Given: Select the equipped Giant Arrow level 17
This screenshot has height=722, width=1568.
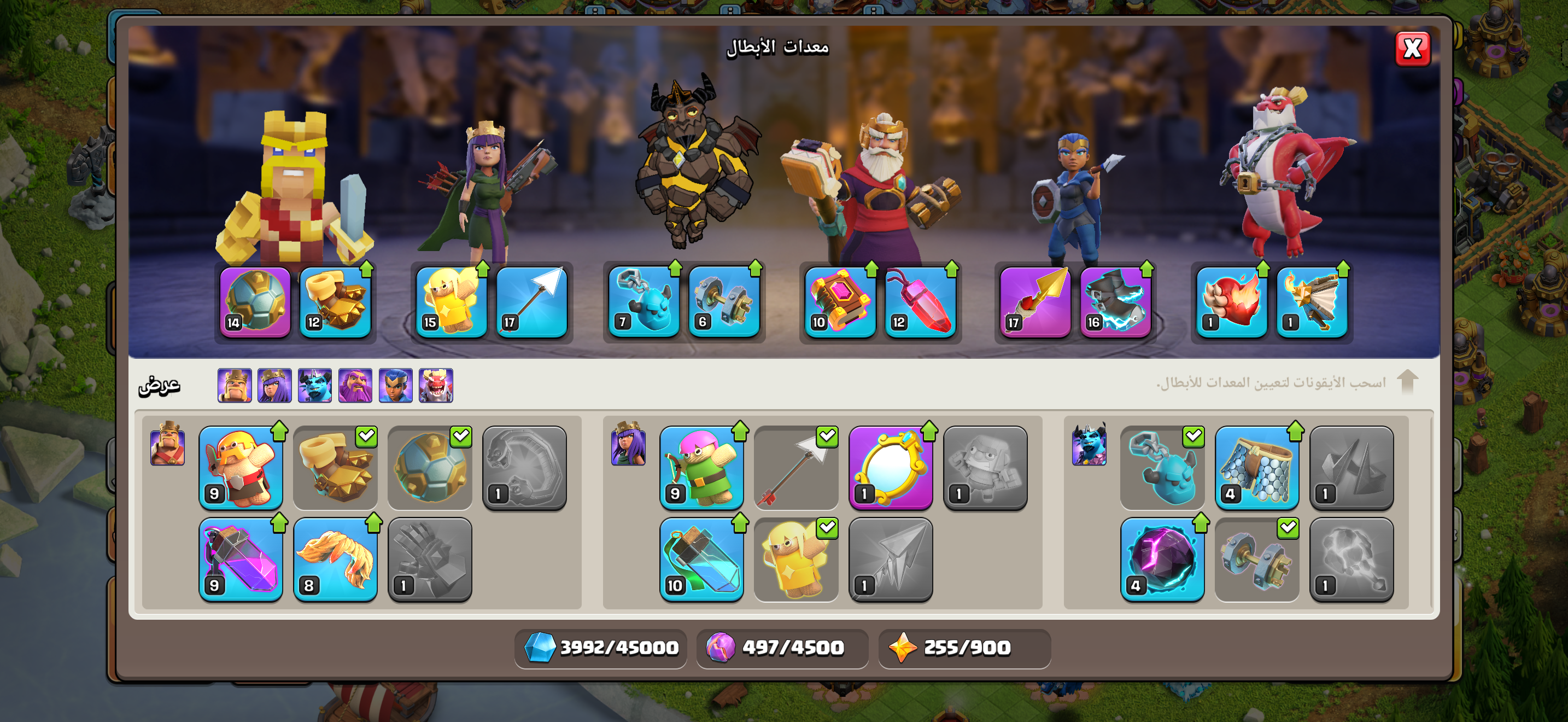Looking at the screenshot, I should (x=532, y=302).
